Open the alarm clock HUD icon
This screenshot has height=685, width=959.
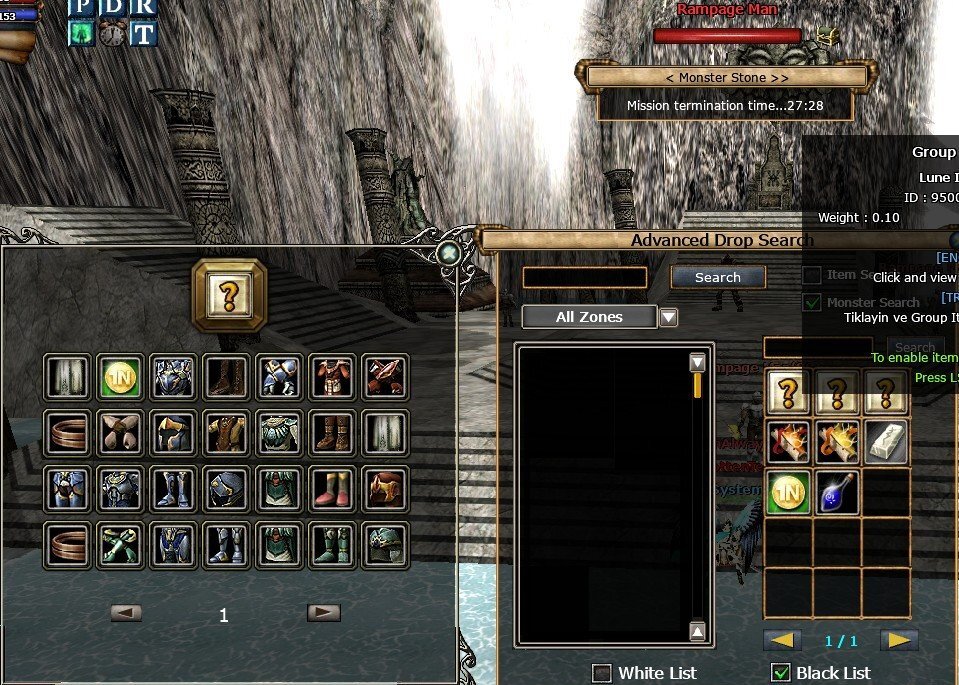[112, 33]
